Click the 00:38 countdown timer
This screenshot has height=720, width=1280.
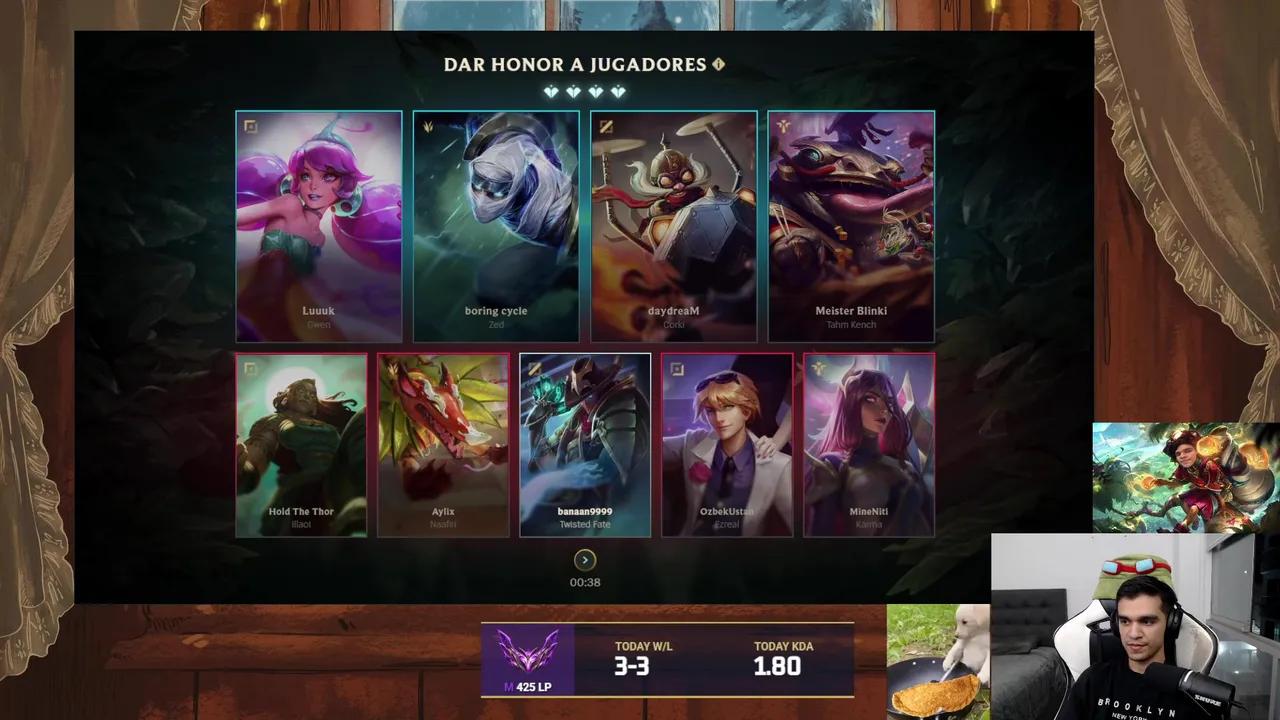584,581
